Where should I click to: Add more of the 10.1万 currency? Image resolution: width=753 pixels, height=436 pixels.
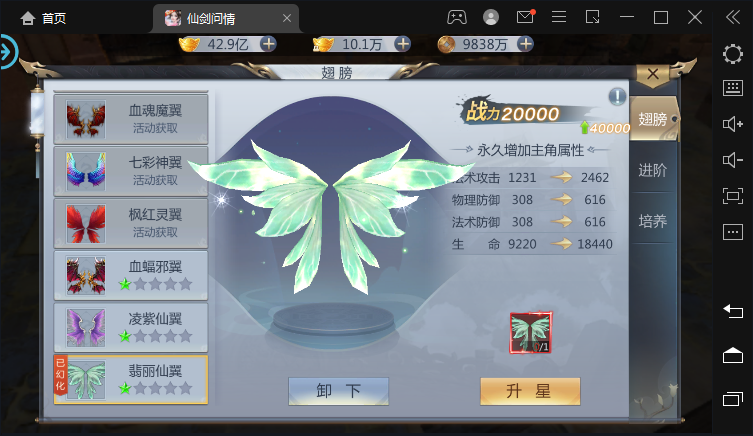pos(402,44)
